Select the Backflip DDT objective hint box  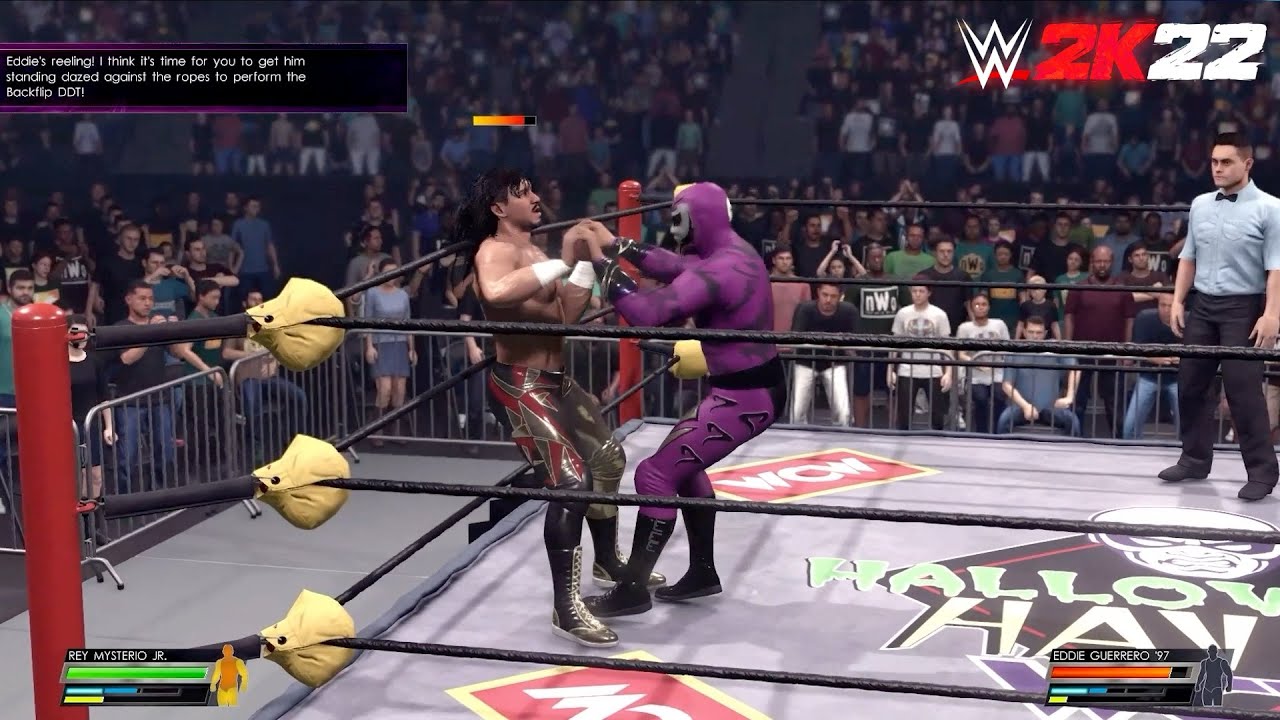(203, 77)
